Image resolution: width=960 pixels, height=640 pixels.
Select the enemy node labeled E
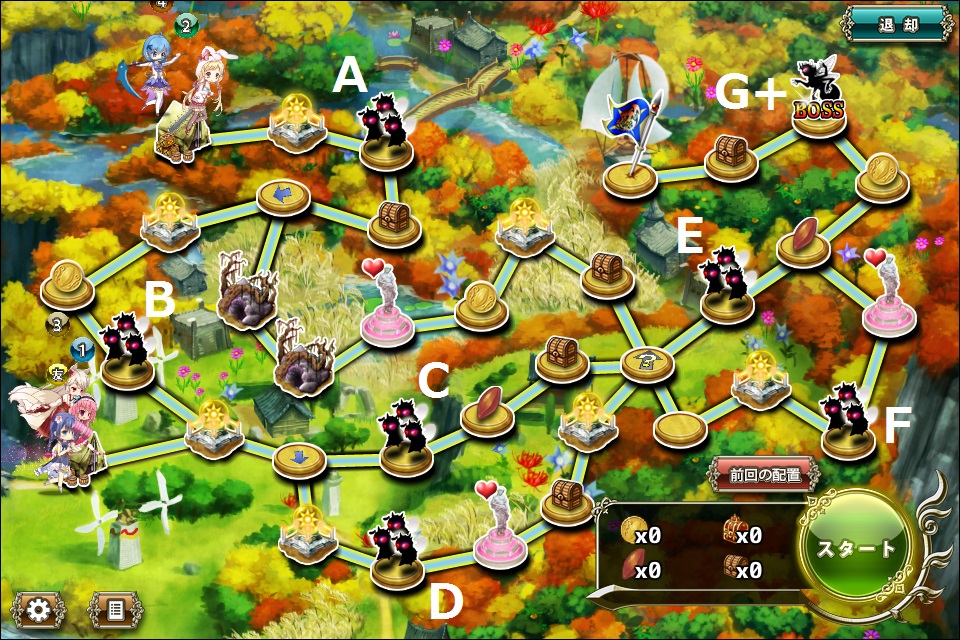pyautogui.click(x=726, y=287)
